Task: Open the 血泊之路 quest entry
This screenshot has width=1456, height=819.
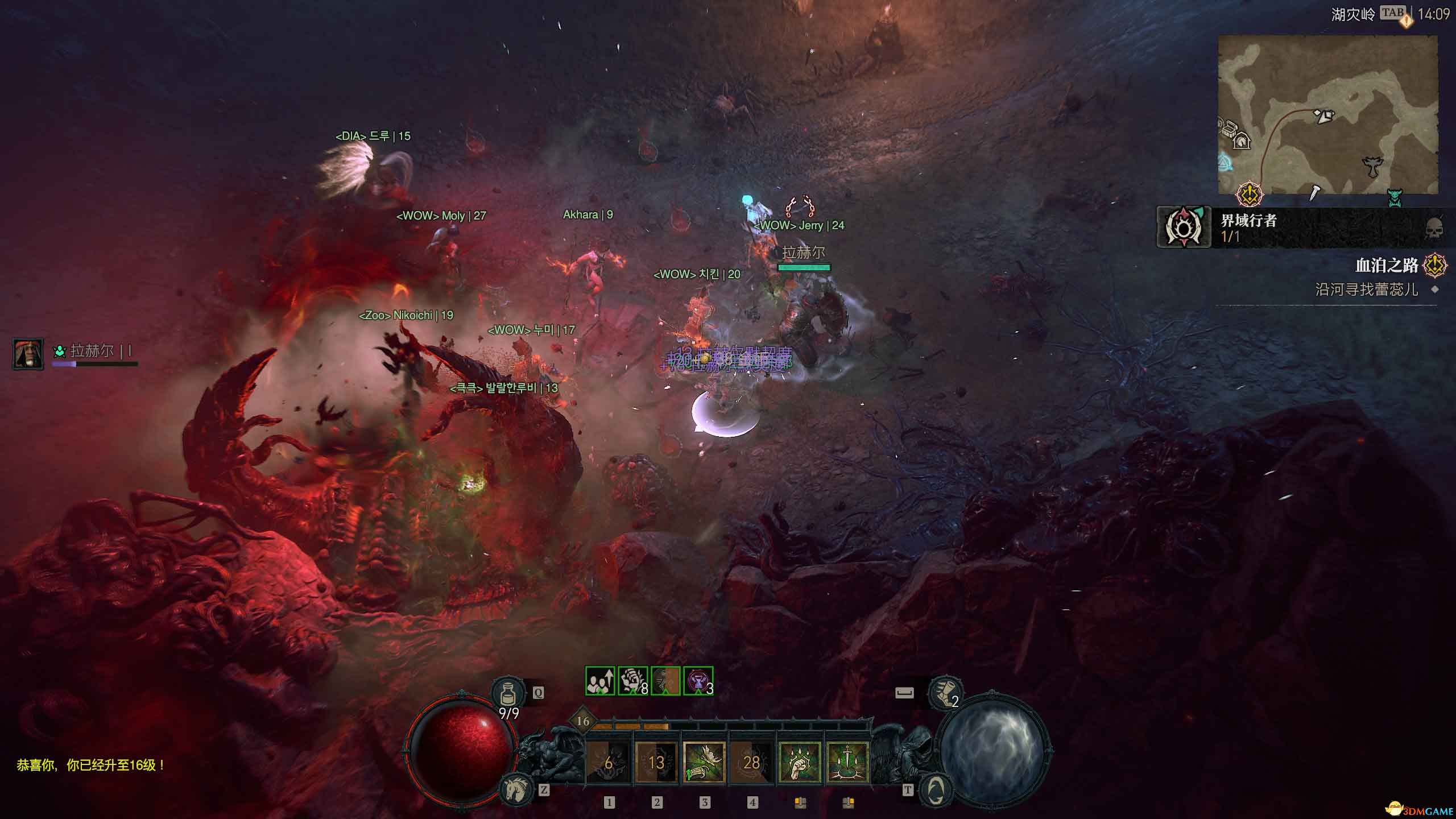Action: pos(1385,265)
